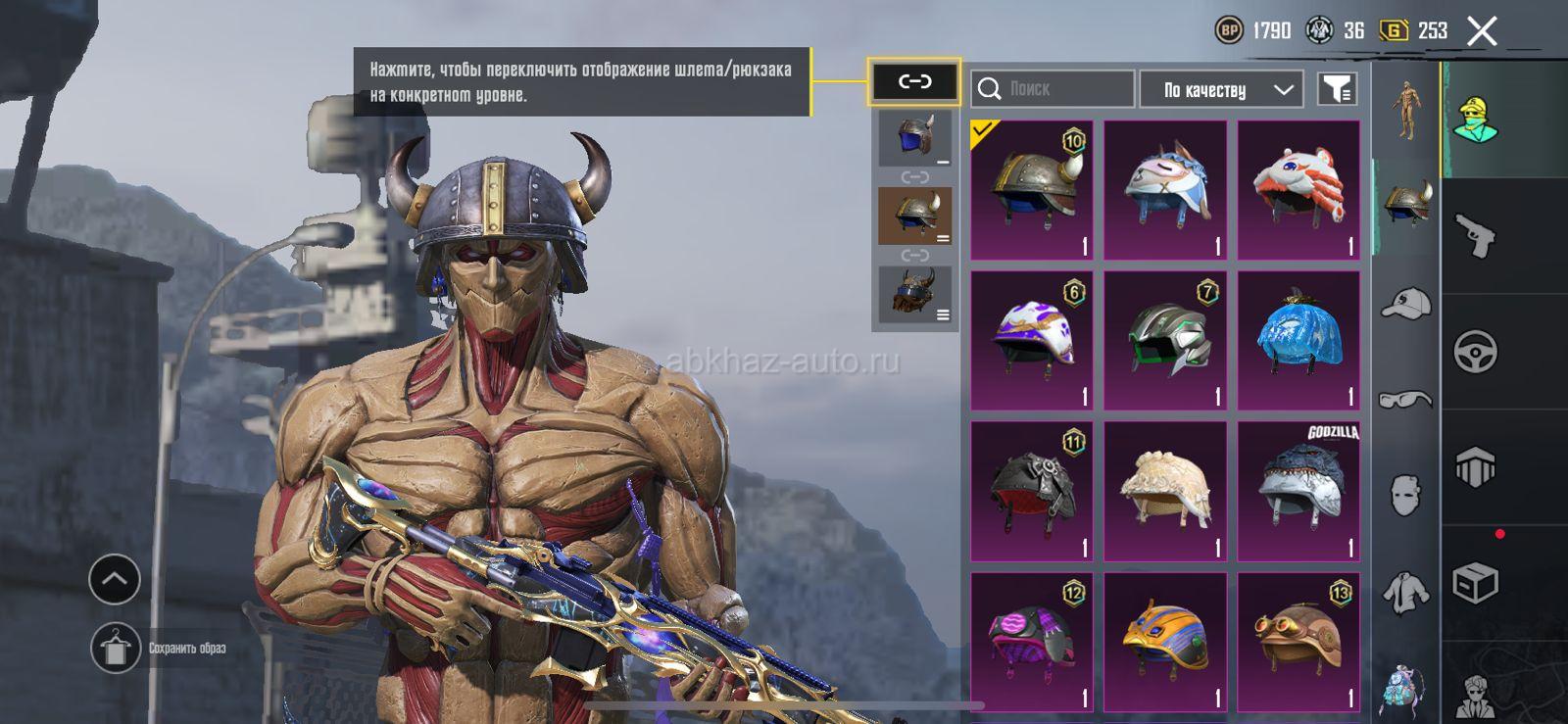Select the horned Viking helmet skin

[1032, 190]
